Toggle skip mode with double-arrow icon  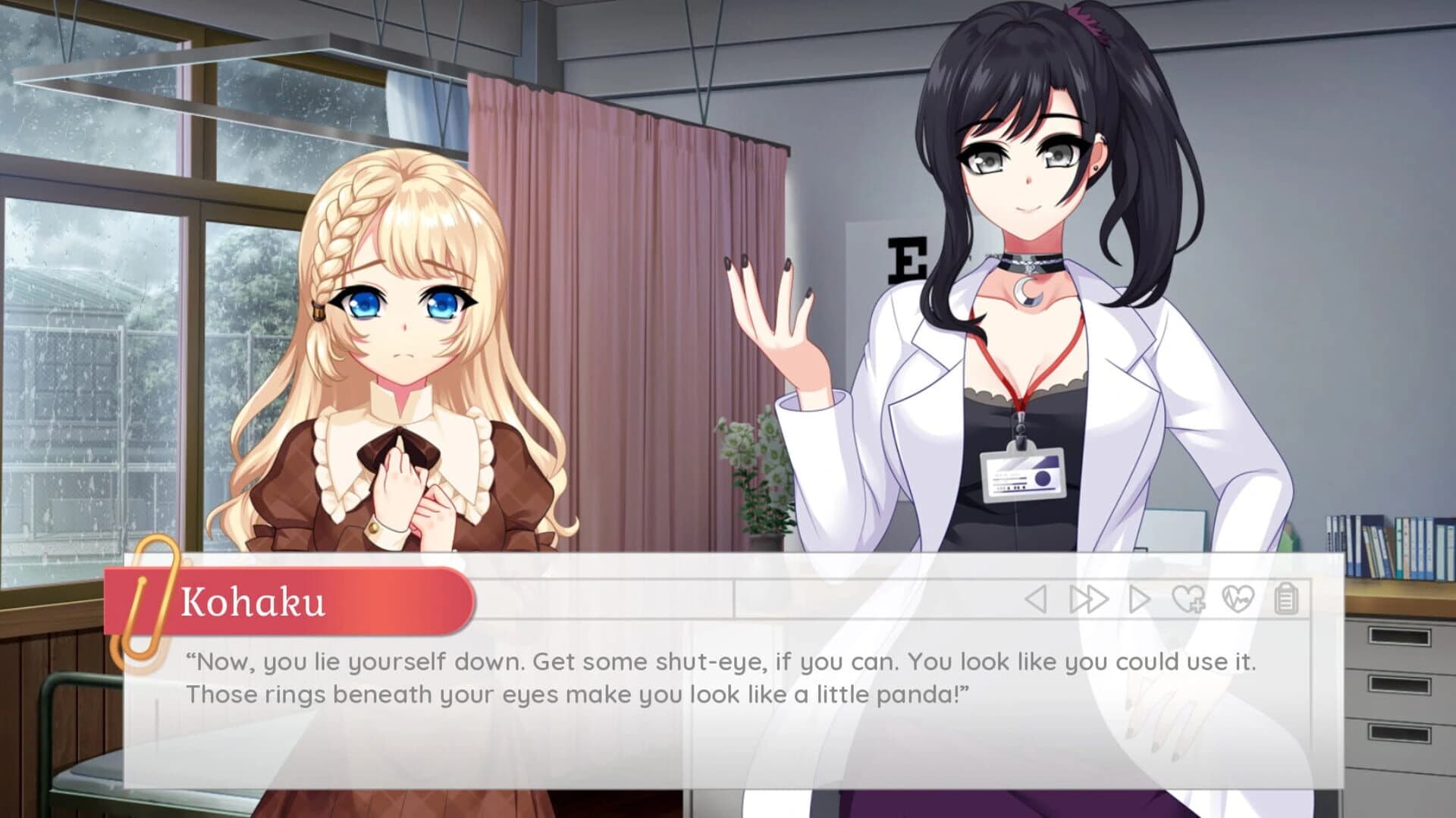point(1089,598)
